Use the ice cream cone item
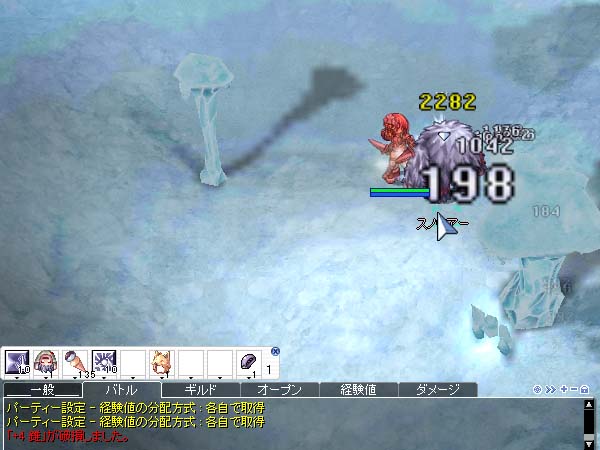The width and height of the screenshot is (600, 450). [x=75, y=361]
